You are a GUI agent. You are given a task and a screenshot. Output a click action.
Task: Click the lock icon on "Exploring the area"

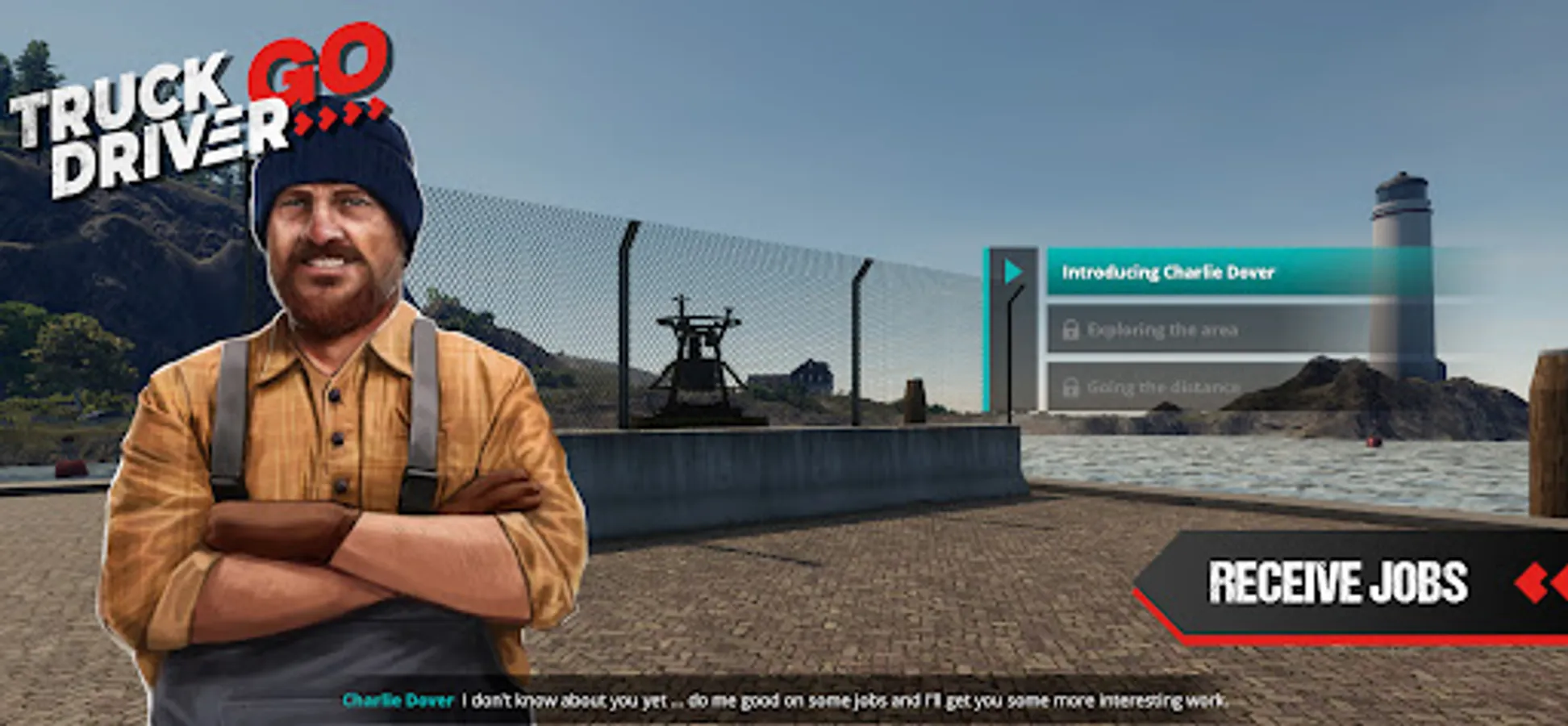tap(1073, 330)
